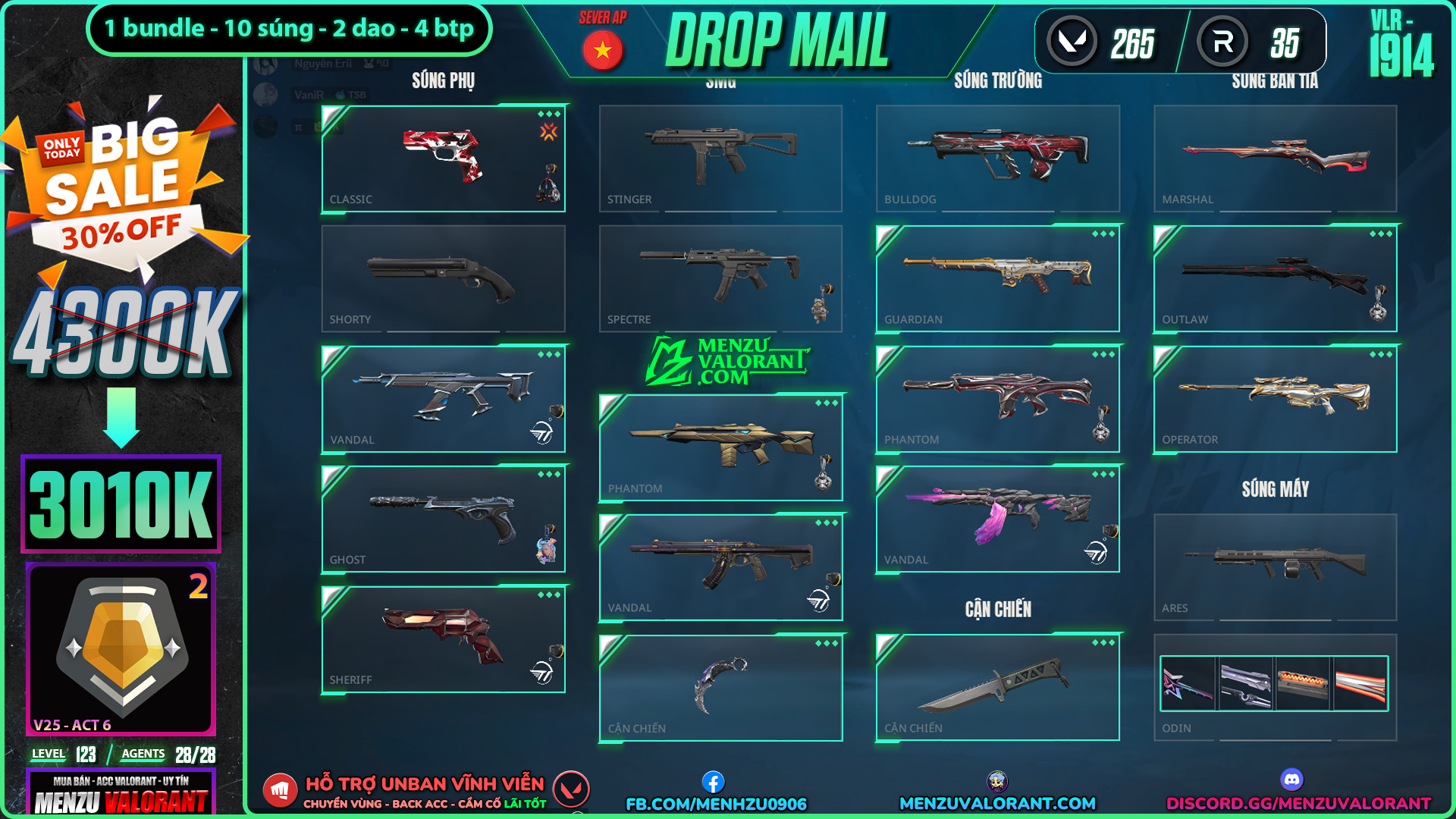Image resolution: width=1456 pixels, height=819 pixels.
Task: Select the karambit melee slot
Action: tap(720, 688)
